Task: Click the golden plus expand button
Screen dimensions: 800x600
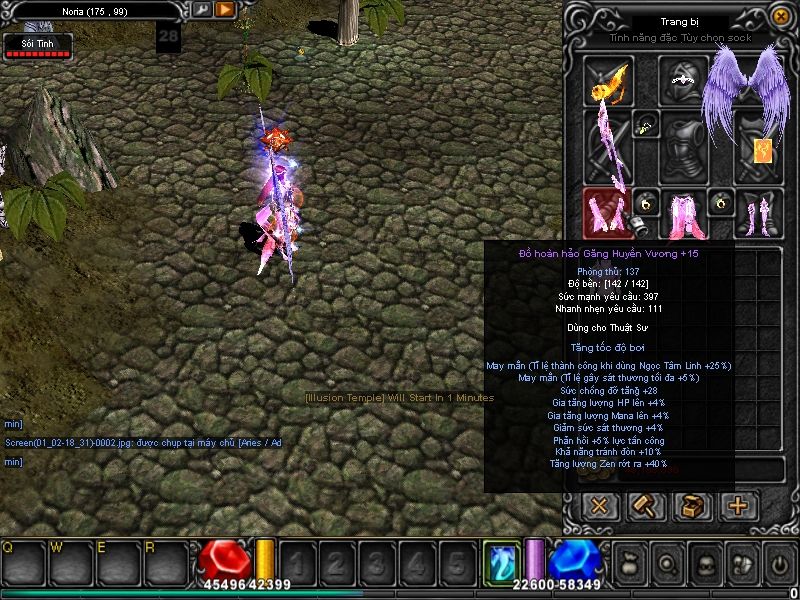Action: 739,505
